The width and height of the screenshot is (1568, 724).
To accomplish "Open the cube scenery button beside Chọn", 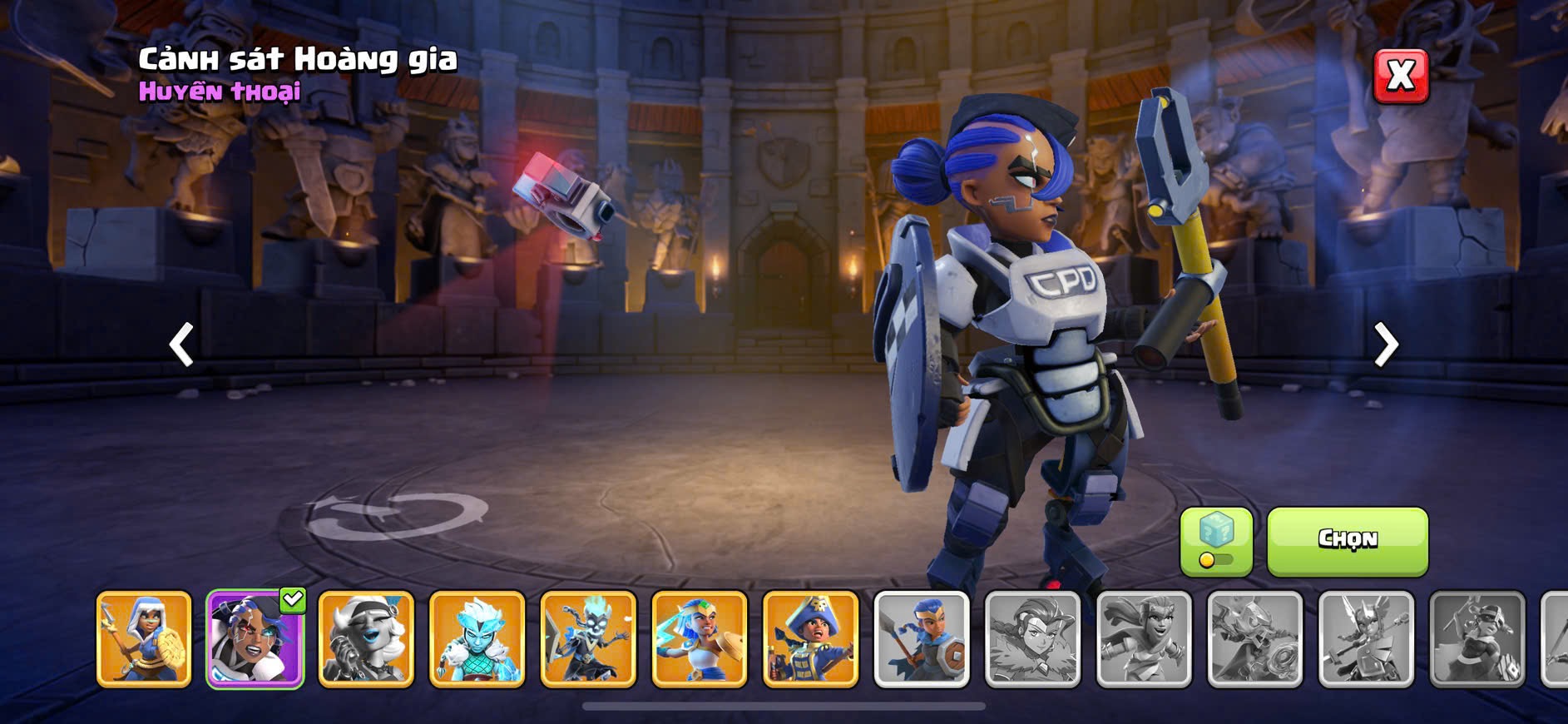I will [x=1215, y=541].
